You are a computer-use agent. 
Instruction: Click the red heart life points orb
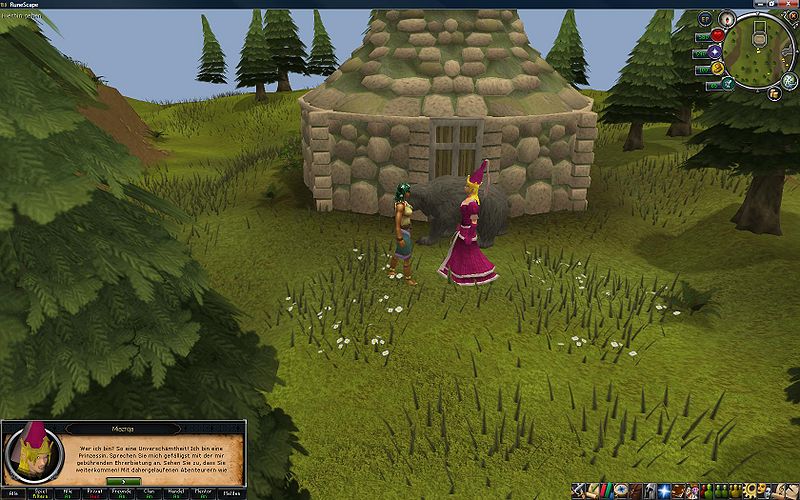[717, 34]
